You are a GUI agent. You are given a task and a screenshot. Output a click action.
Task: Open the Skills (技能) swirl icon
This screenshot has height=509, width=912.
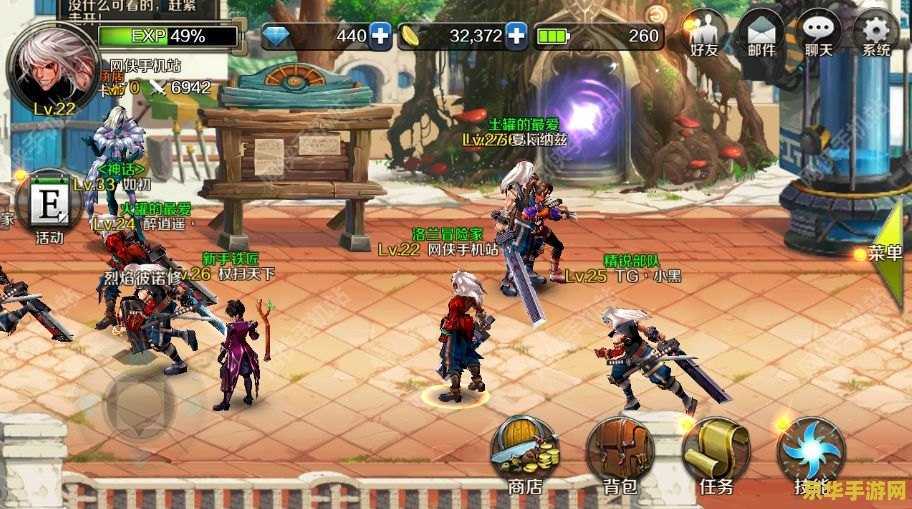point(811,452)
